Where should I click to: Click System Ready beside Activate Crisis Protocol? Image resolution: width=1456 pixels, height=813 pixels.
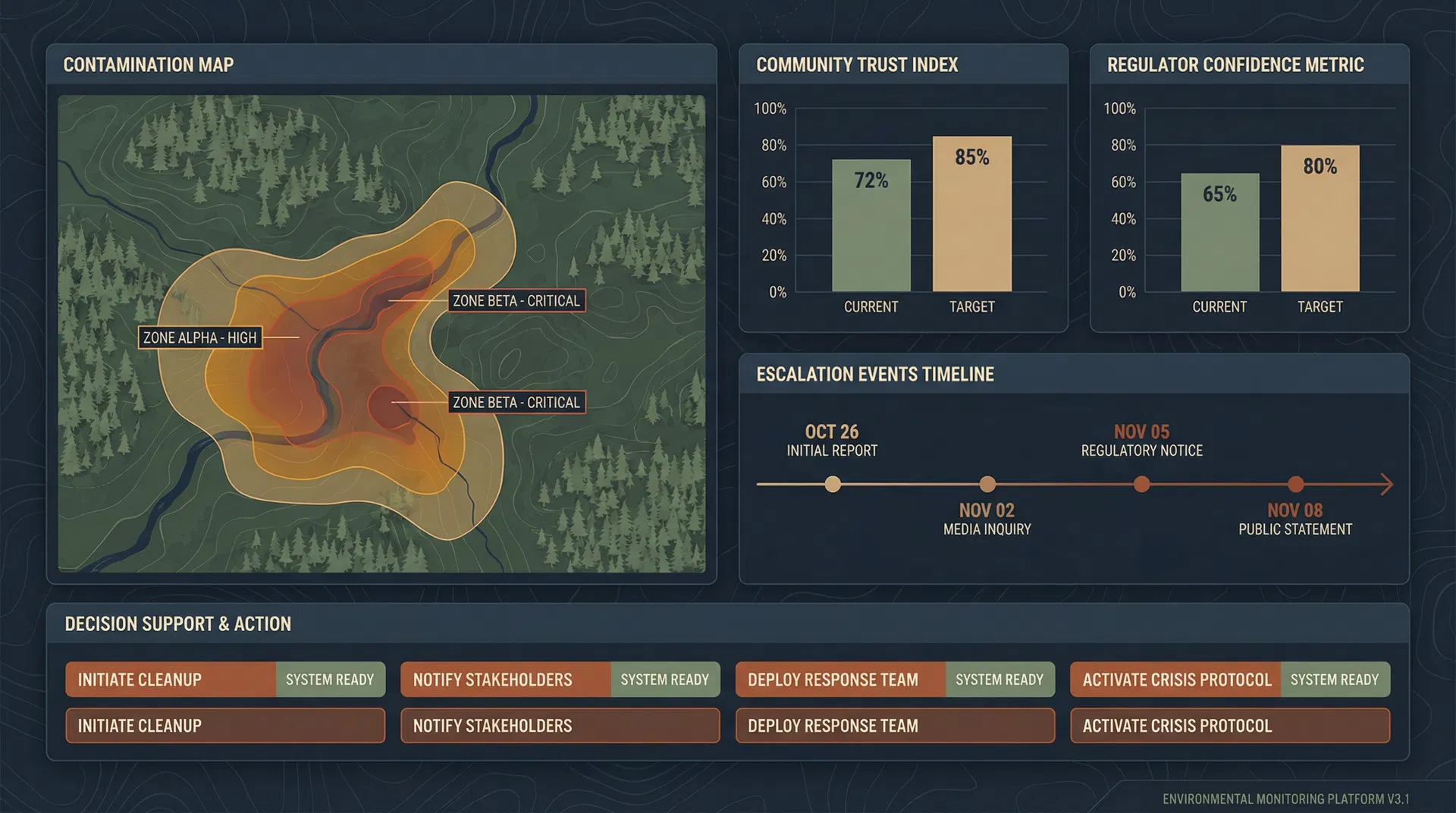coord(1334,680)
